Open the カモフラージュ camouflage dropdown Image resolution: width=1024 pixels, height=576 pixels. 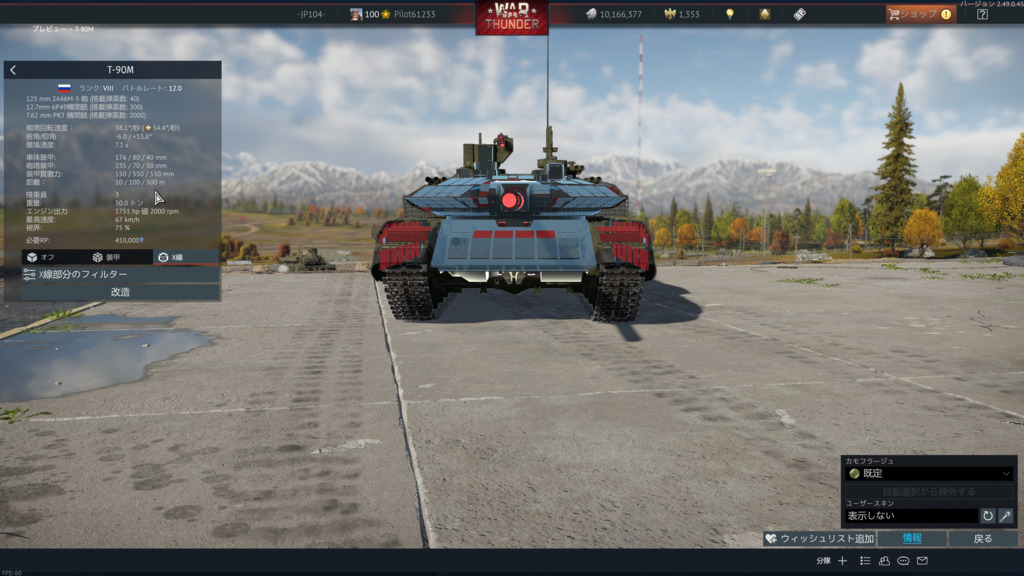click(x=929, y=473)
